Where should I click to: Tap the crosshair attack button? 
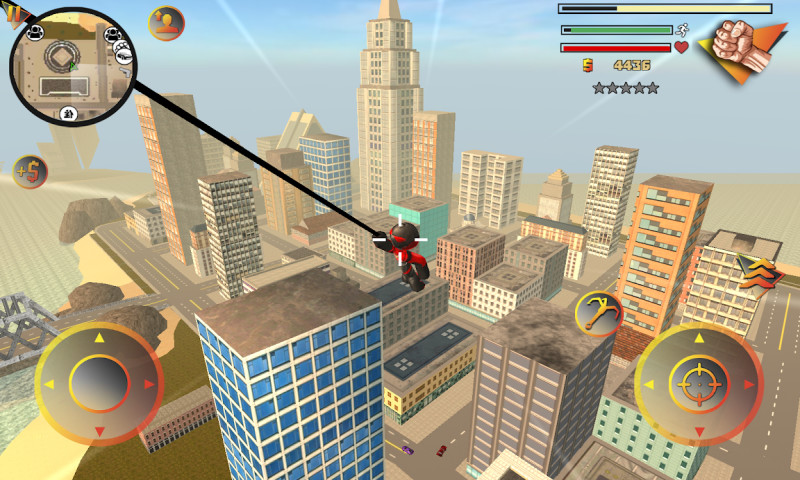698,384
